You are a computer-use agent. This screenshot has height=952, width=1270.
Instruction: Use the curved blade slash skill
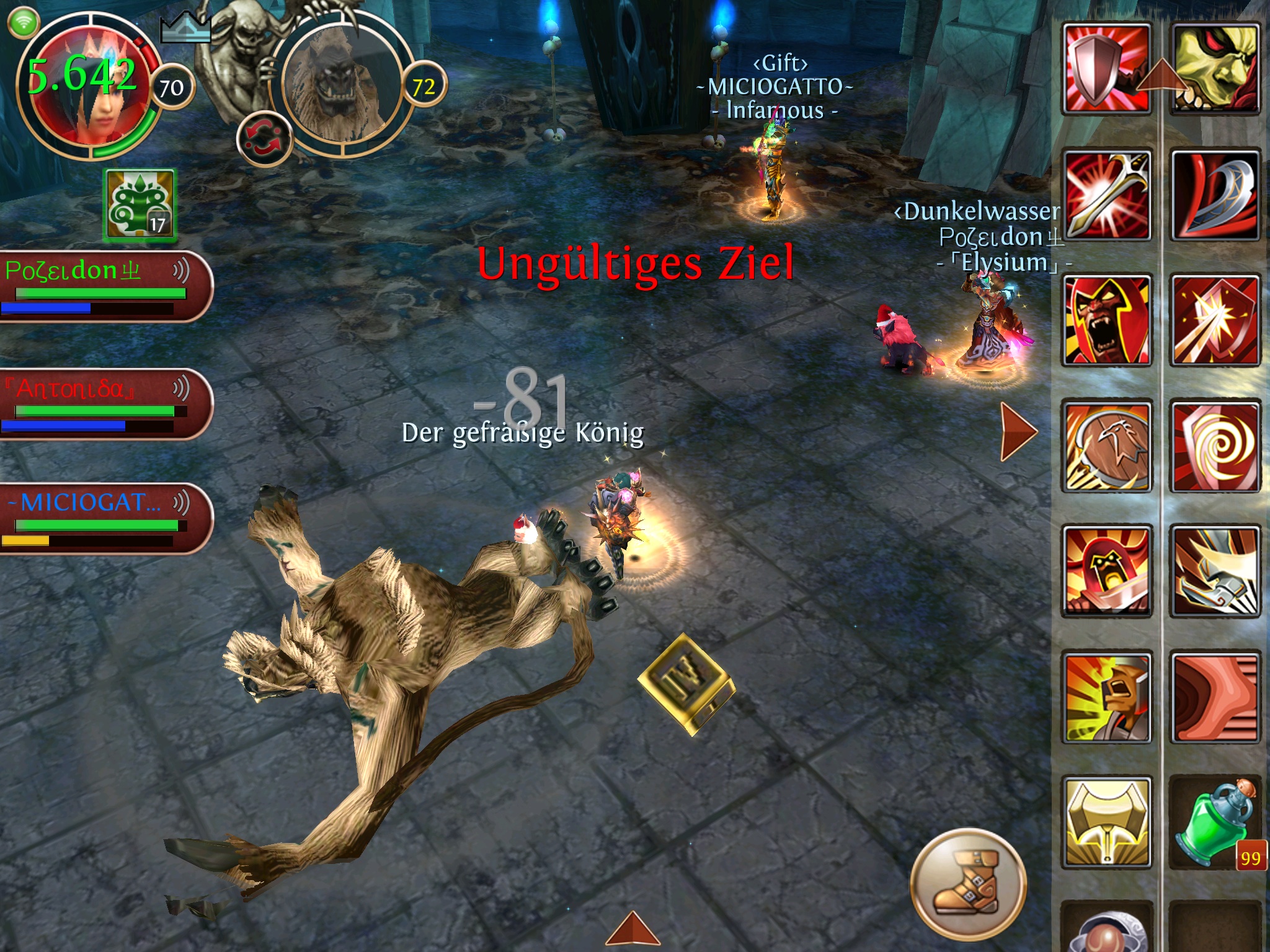click(x=1215, y=195)
